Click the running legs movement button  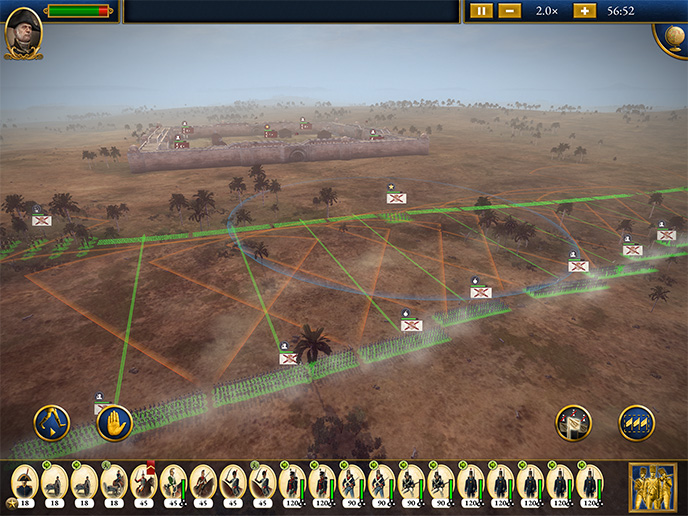[51, 422]
